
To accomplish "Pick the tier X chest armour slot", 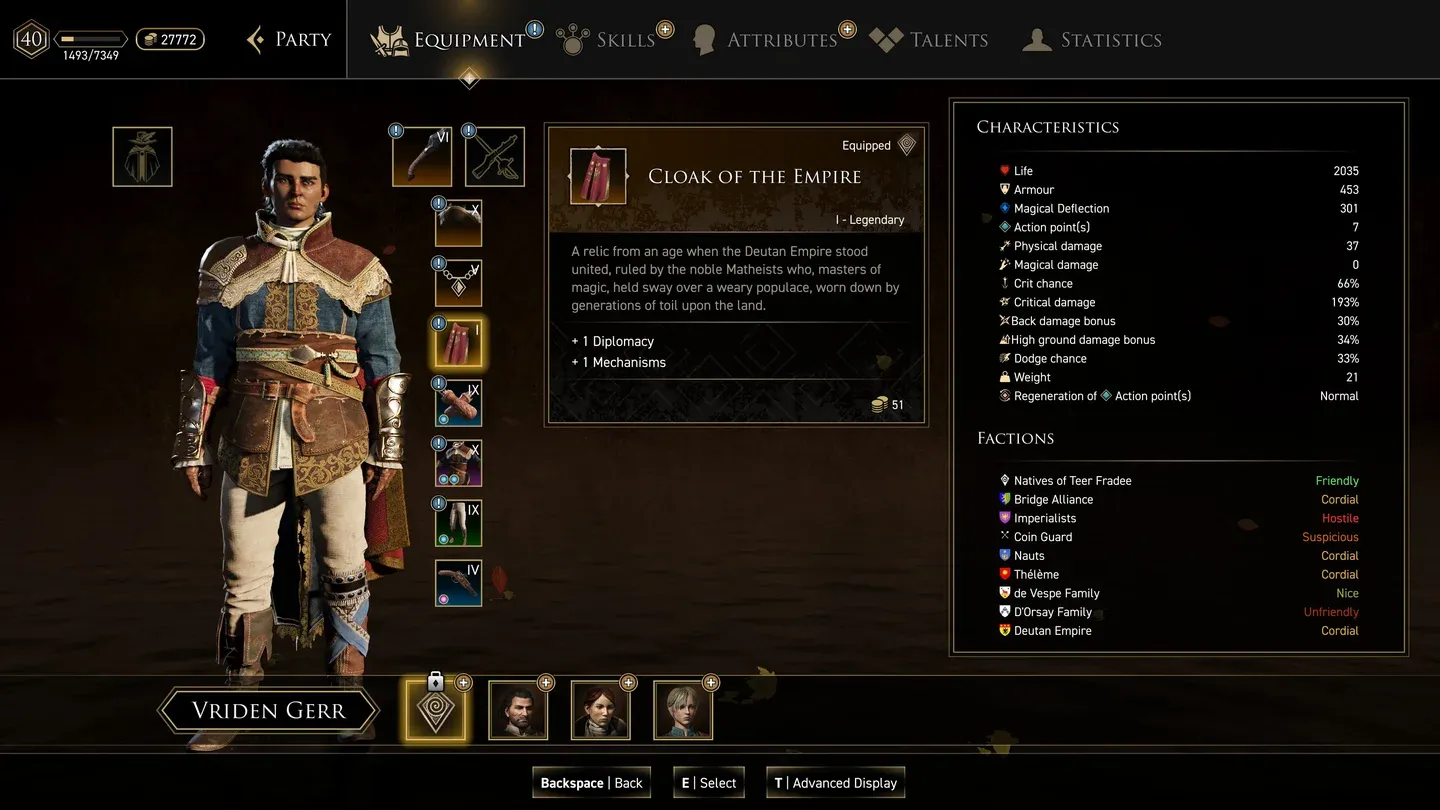I will (458, 463).
